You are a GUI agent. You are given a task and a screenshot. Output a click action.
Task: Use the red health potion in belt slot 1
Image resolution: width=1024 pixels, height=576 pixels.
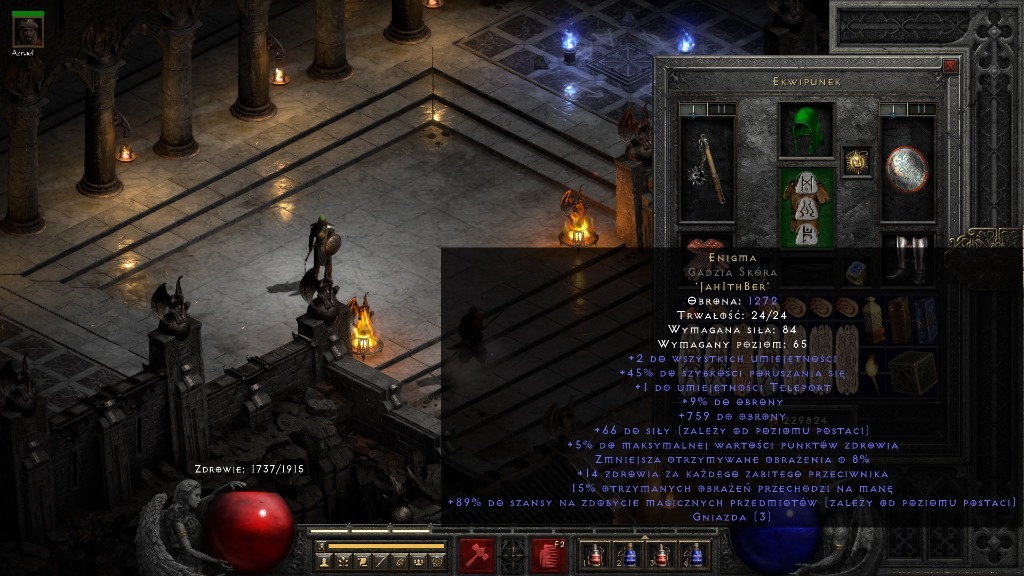coord(596,554)
